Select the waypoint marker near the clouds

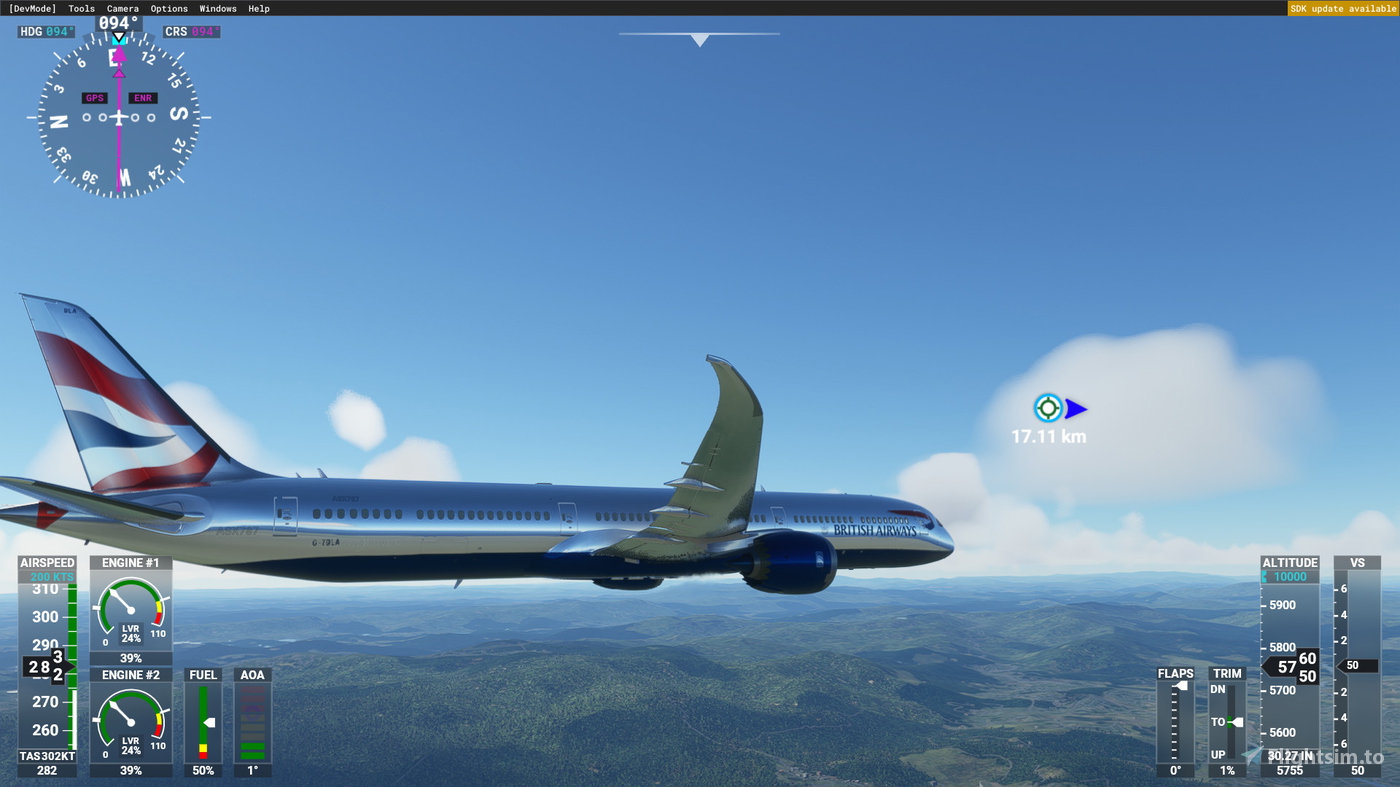(1048, 406)
